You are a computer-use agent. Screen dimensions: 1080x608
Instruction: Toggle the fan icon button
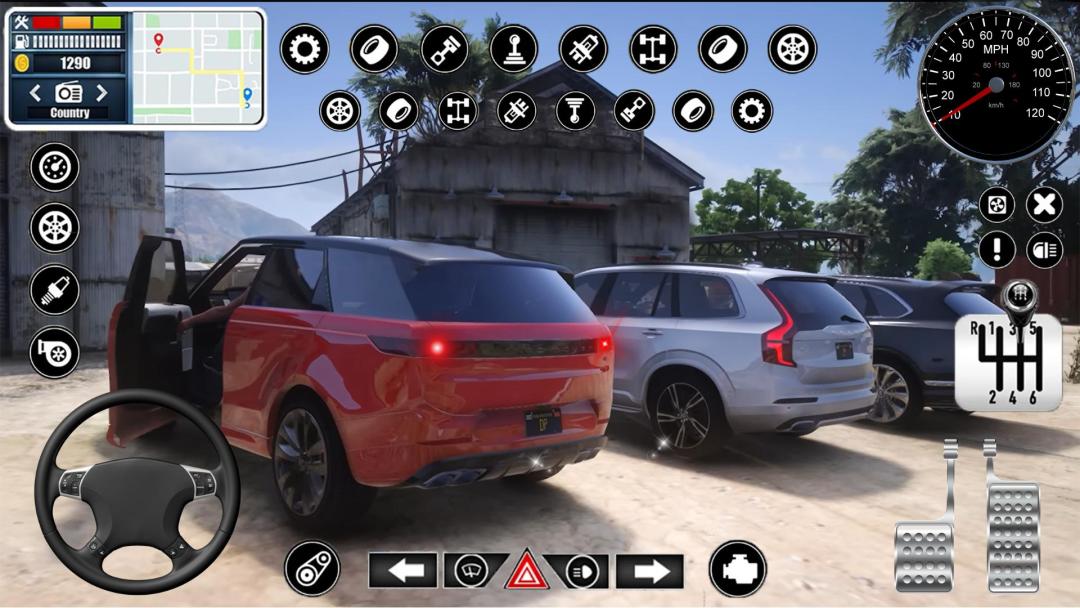(997, 205)
